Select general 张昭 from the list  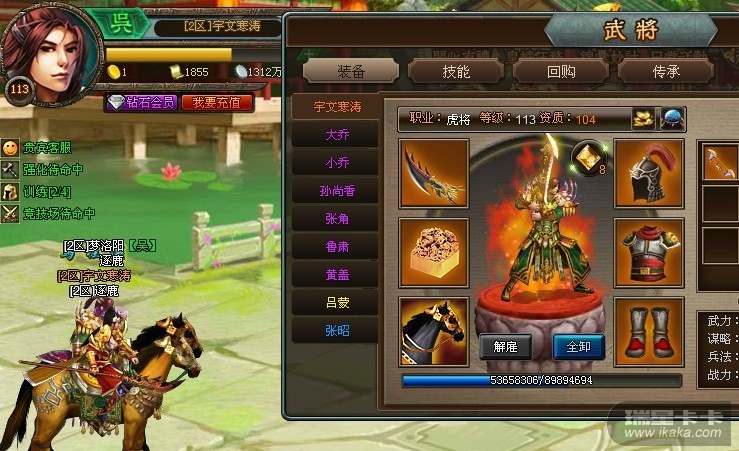point(337,330)
